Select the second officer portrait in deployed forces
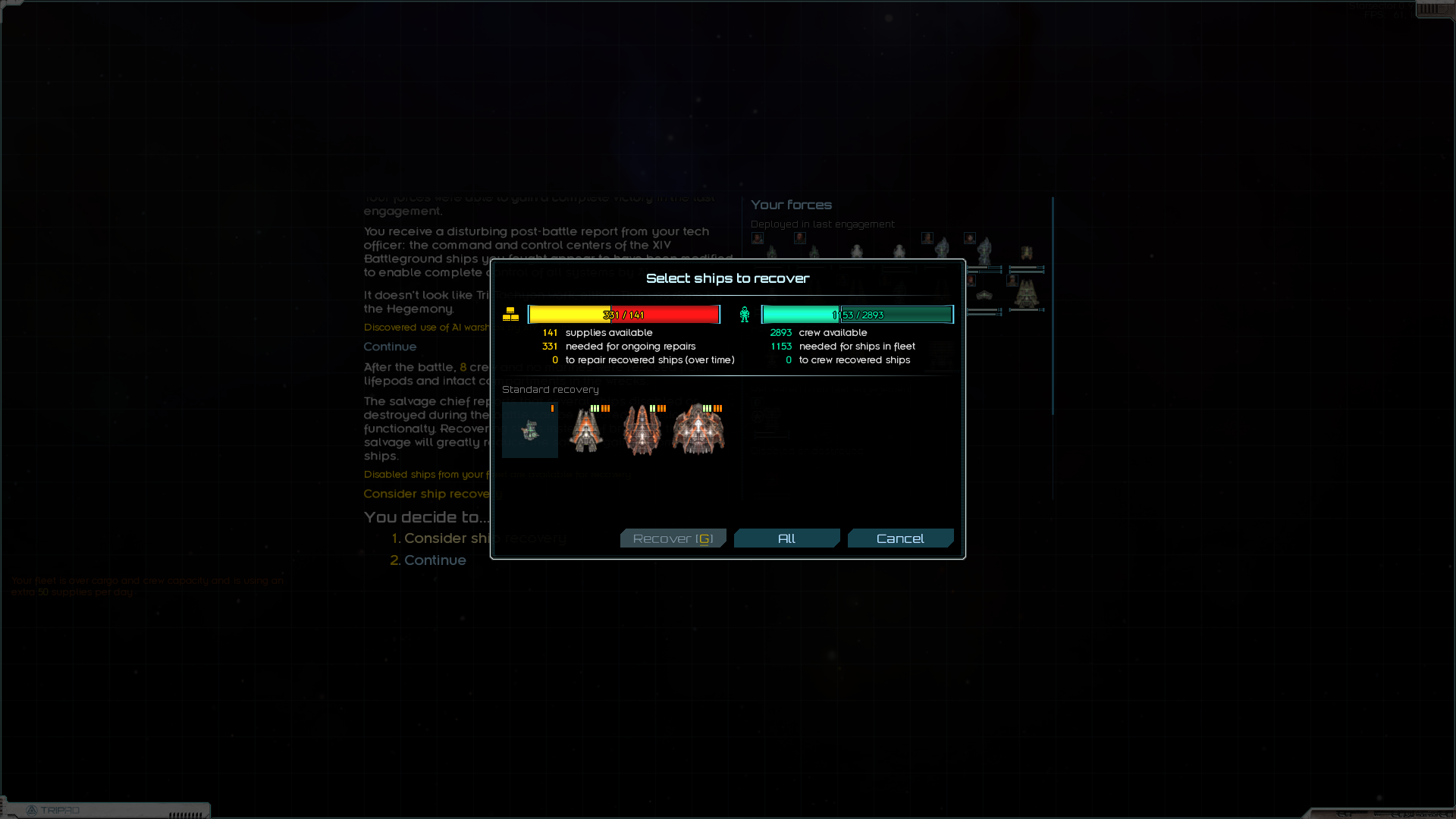The height and width of the screenshot is (819, 1456). point(799,239)
